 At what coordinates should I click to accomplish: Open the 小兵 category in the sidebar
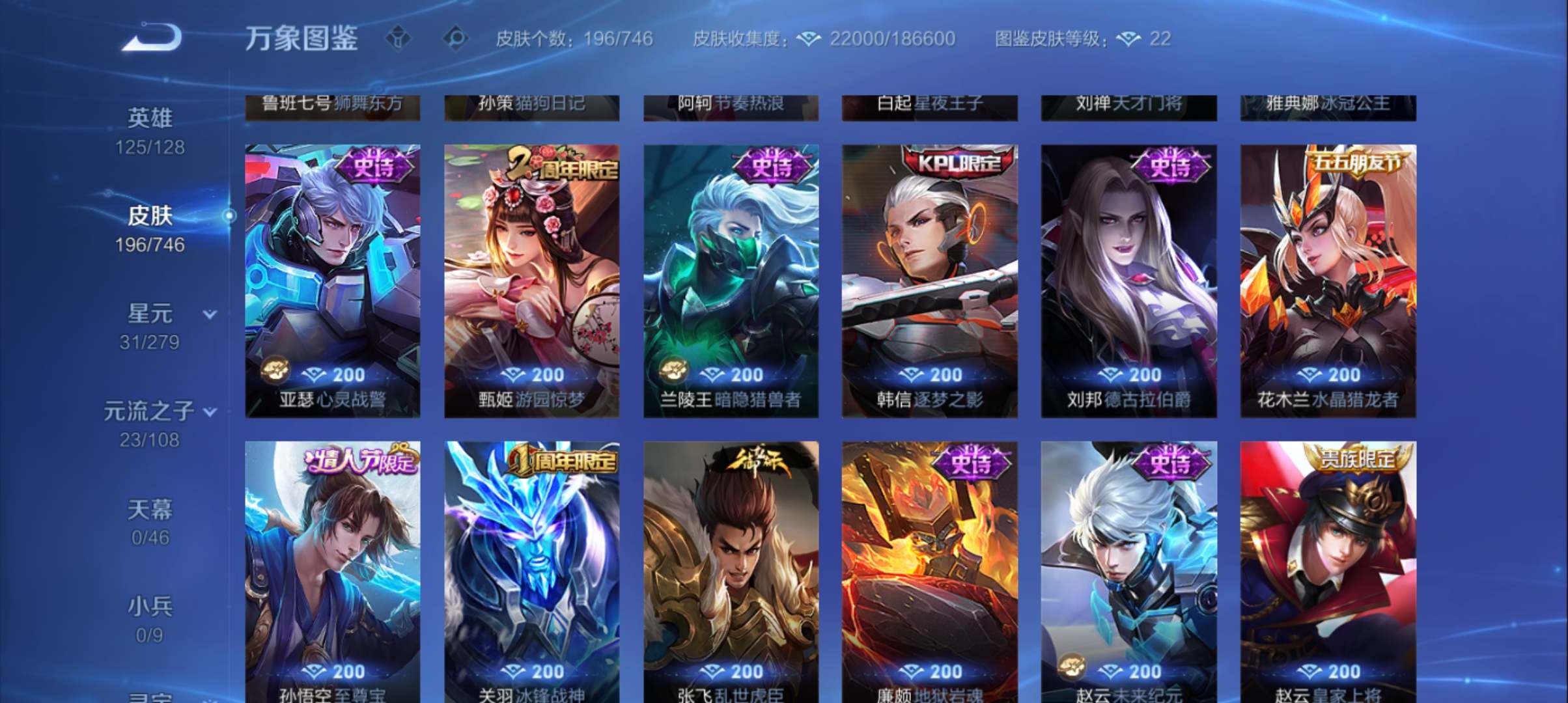click(149, 605)
